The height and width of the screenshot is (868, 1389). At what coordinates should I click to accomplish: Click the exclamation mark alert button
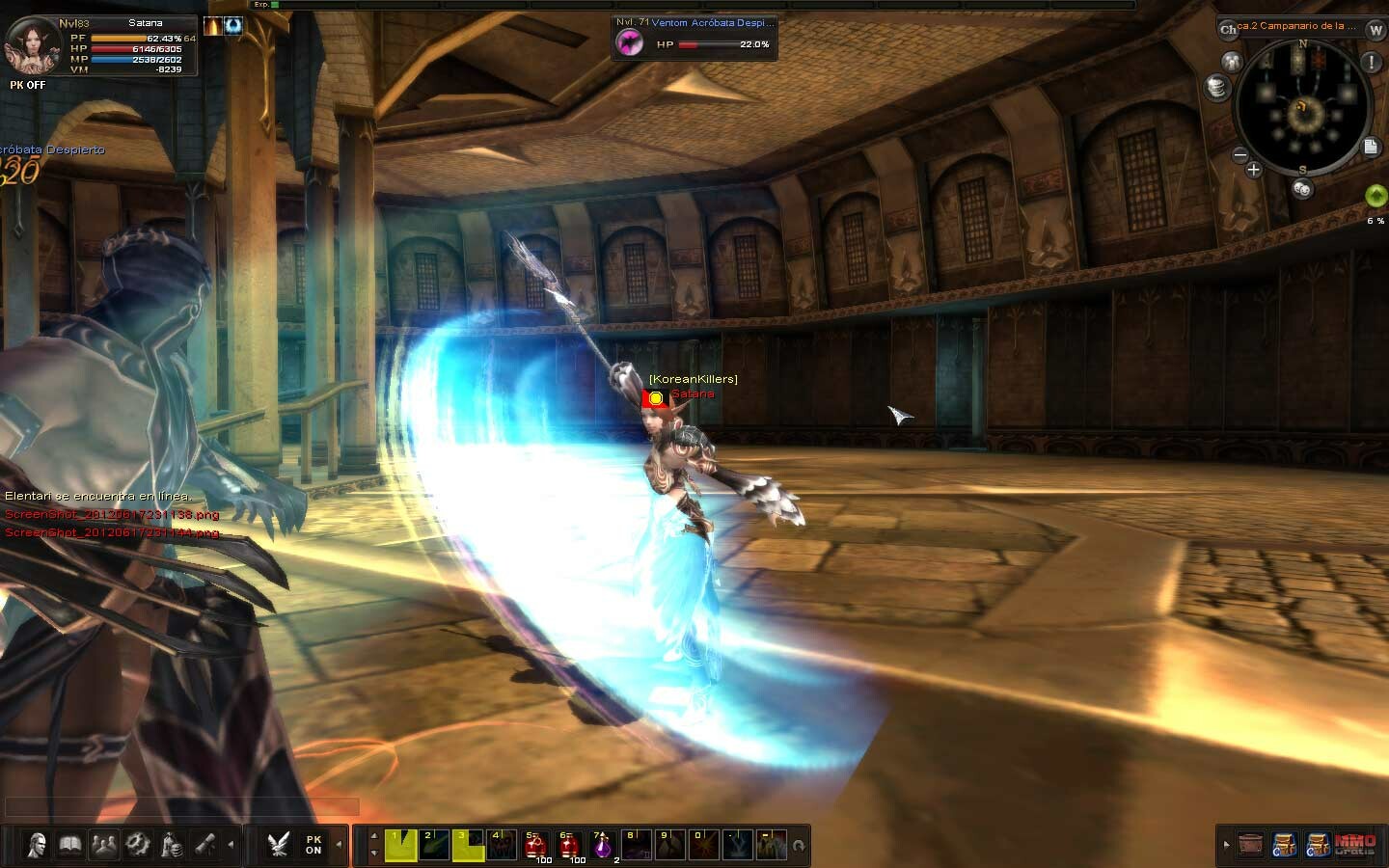(x=1371, y=63)
